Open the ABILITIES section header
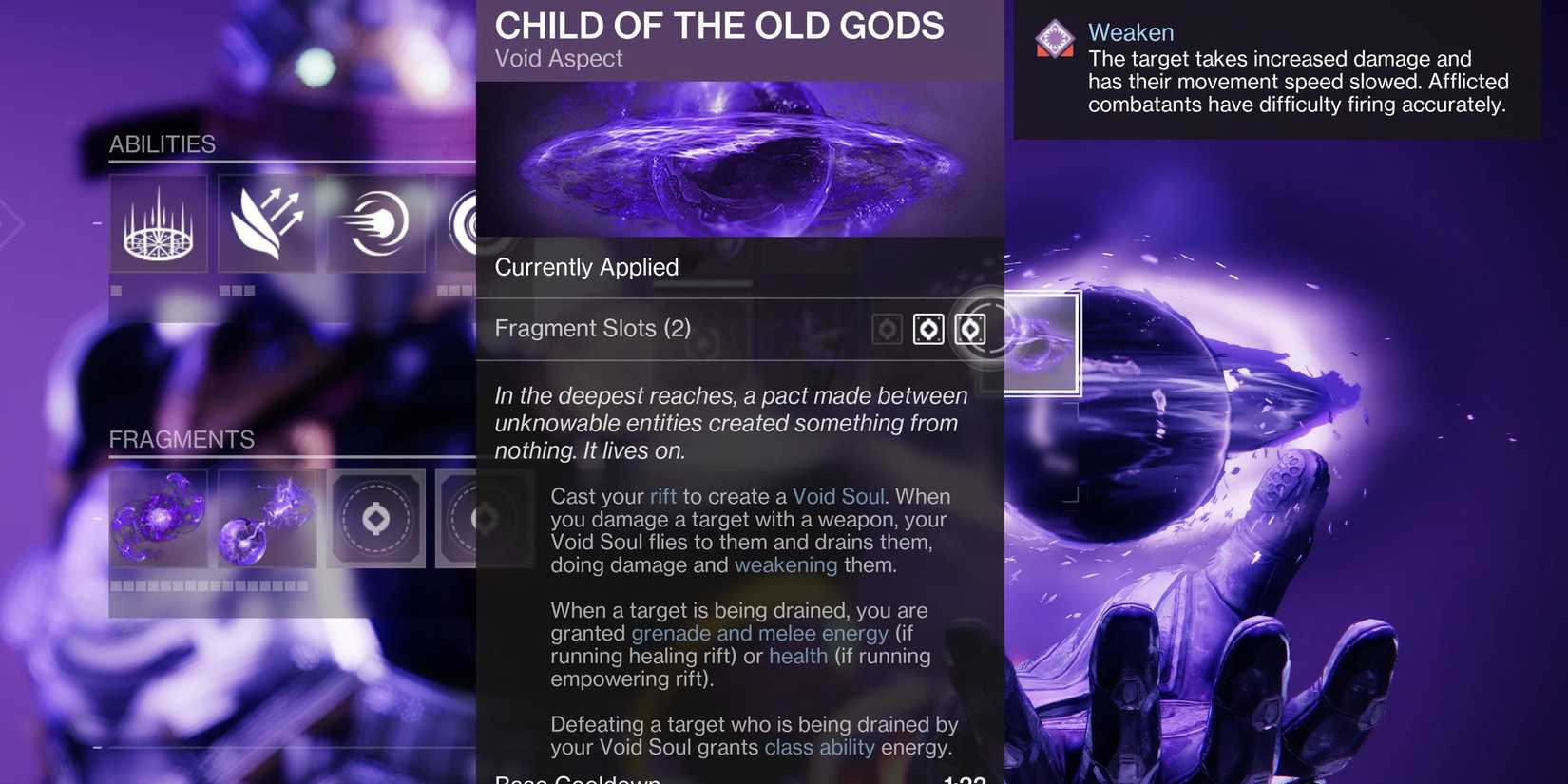Viewport: 1568px width, 784px height. coord(163,143)
